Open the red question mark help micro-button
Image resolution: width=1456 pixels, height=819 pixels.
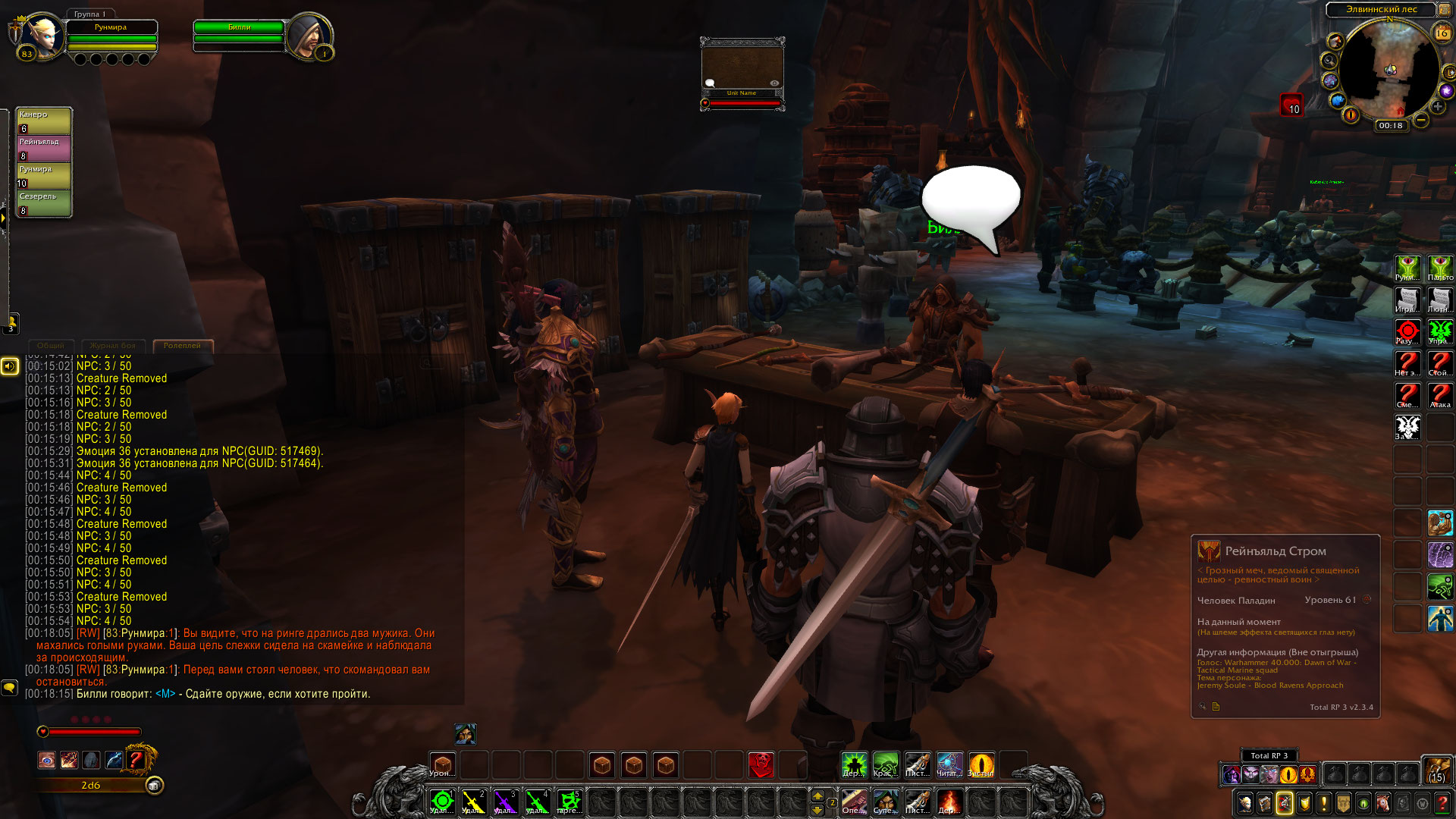(x=1442, y=803)
